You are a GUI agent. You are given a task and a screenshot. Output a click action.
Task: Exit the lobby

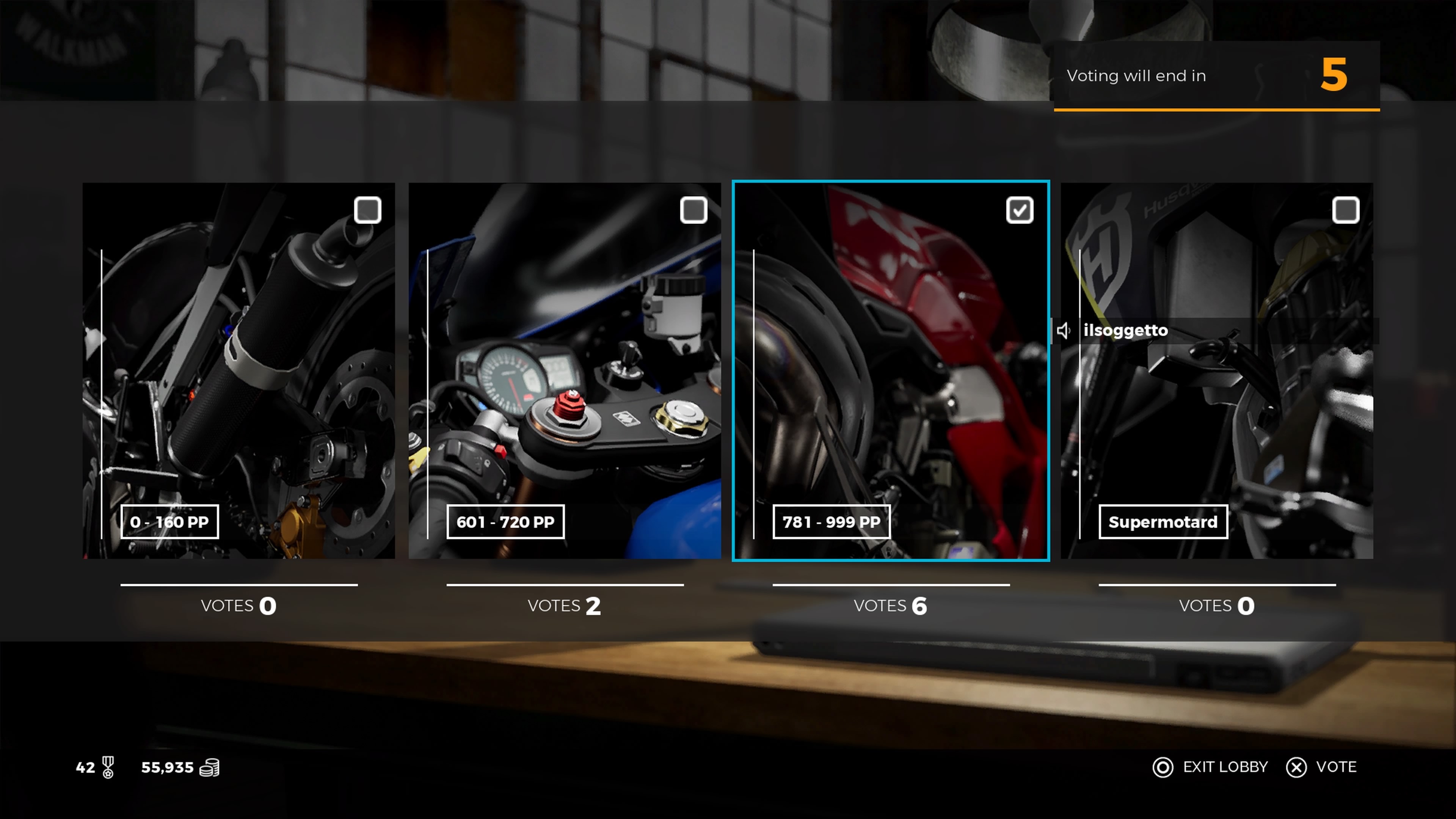click(x=1210, y=767)
